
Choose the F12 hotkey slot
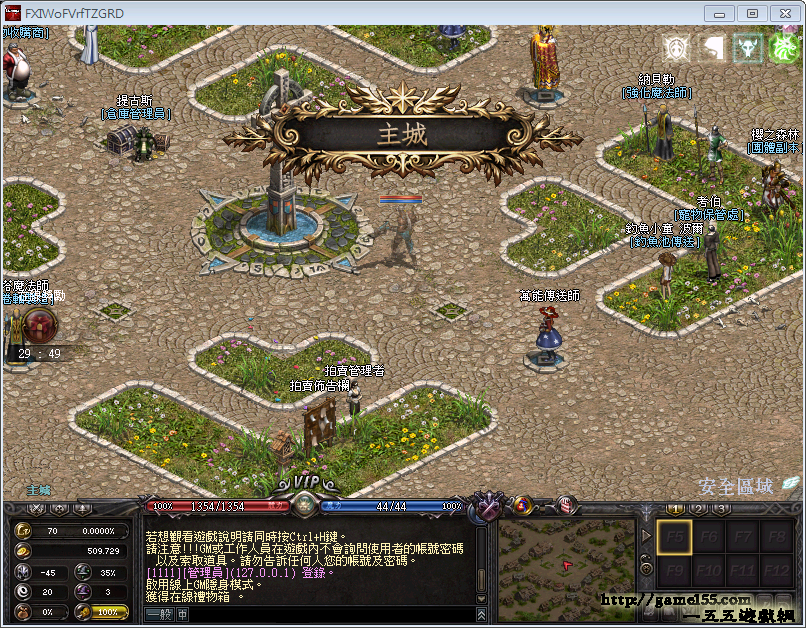coord(773,572)
